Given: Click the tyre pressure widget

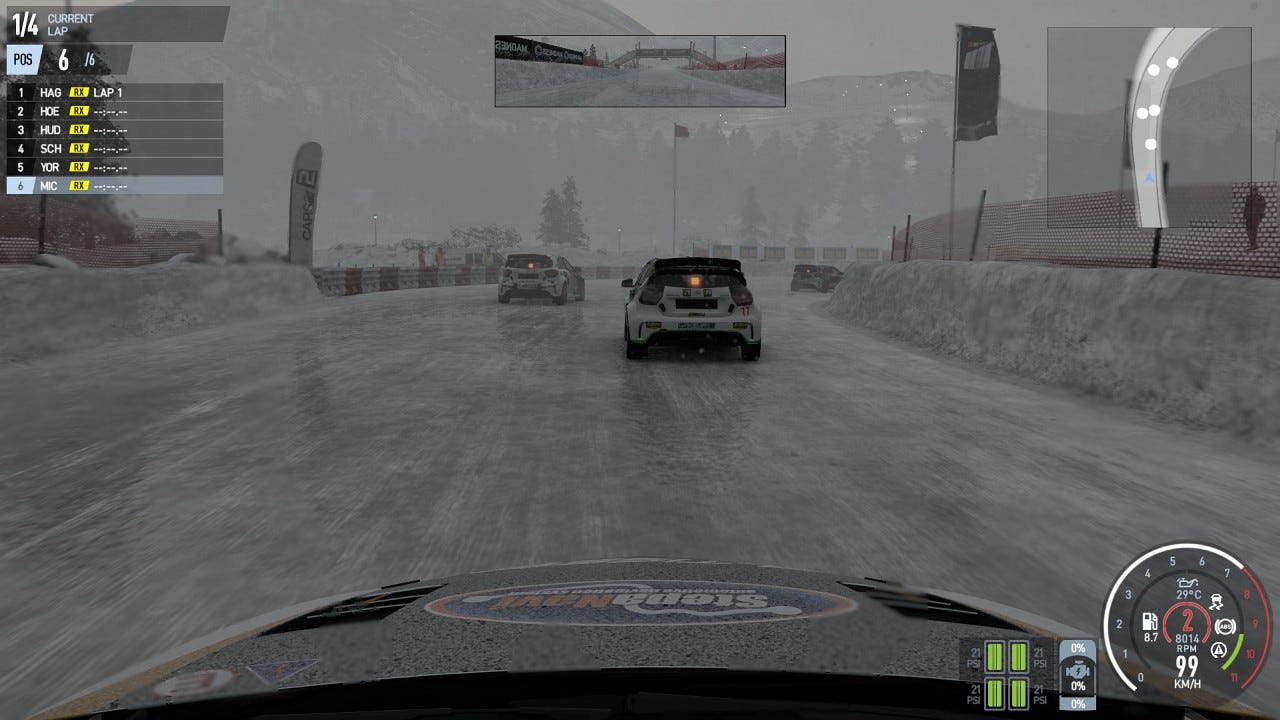Looking at the screenshot, I should [1006, 673].
